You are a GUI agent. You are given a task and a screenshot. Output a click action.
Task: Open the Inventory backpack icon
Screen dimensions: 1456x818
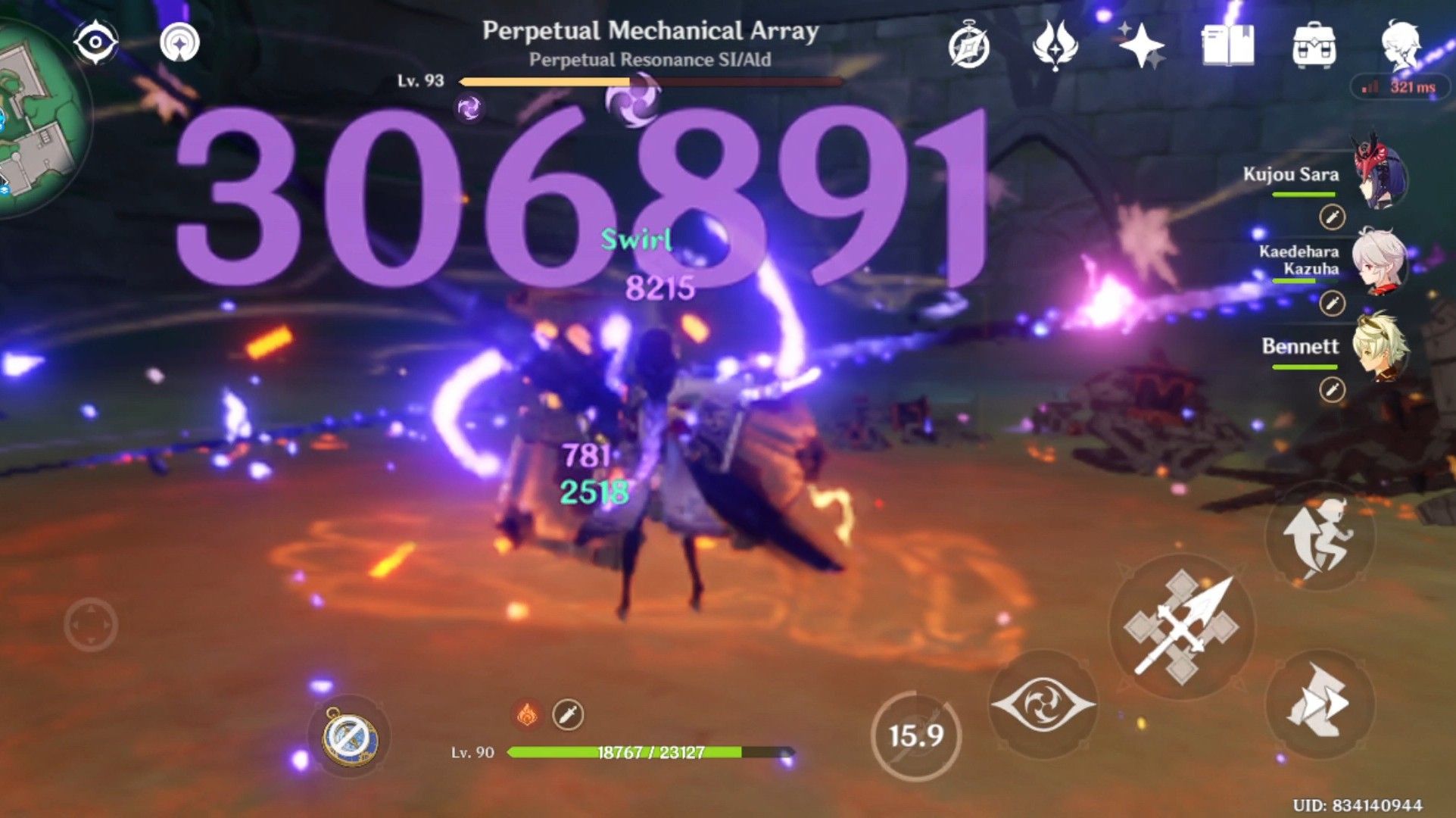click(x=1315, y=47)
